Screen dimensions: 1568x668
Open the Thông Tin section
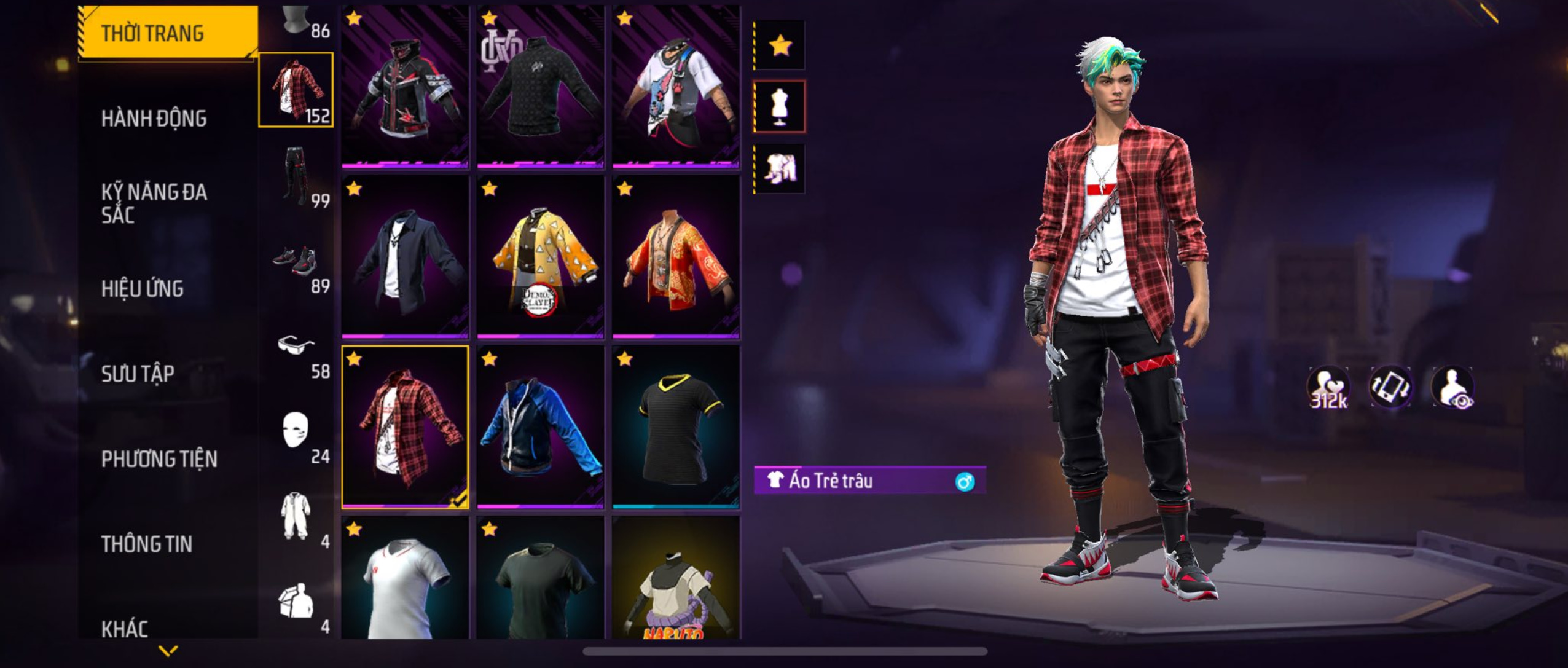point(146,544)
